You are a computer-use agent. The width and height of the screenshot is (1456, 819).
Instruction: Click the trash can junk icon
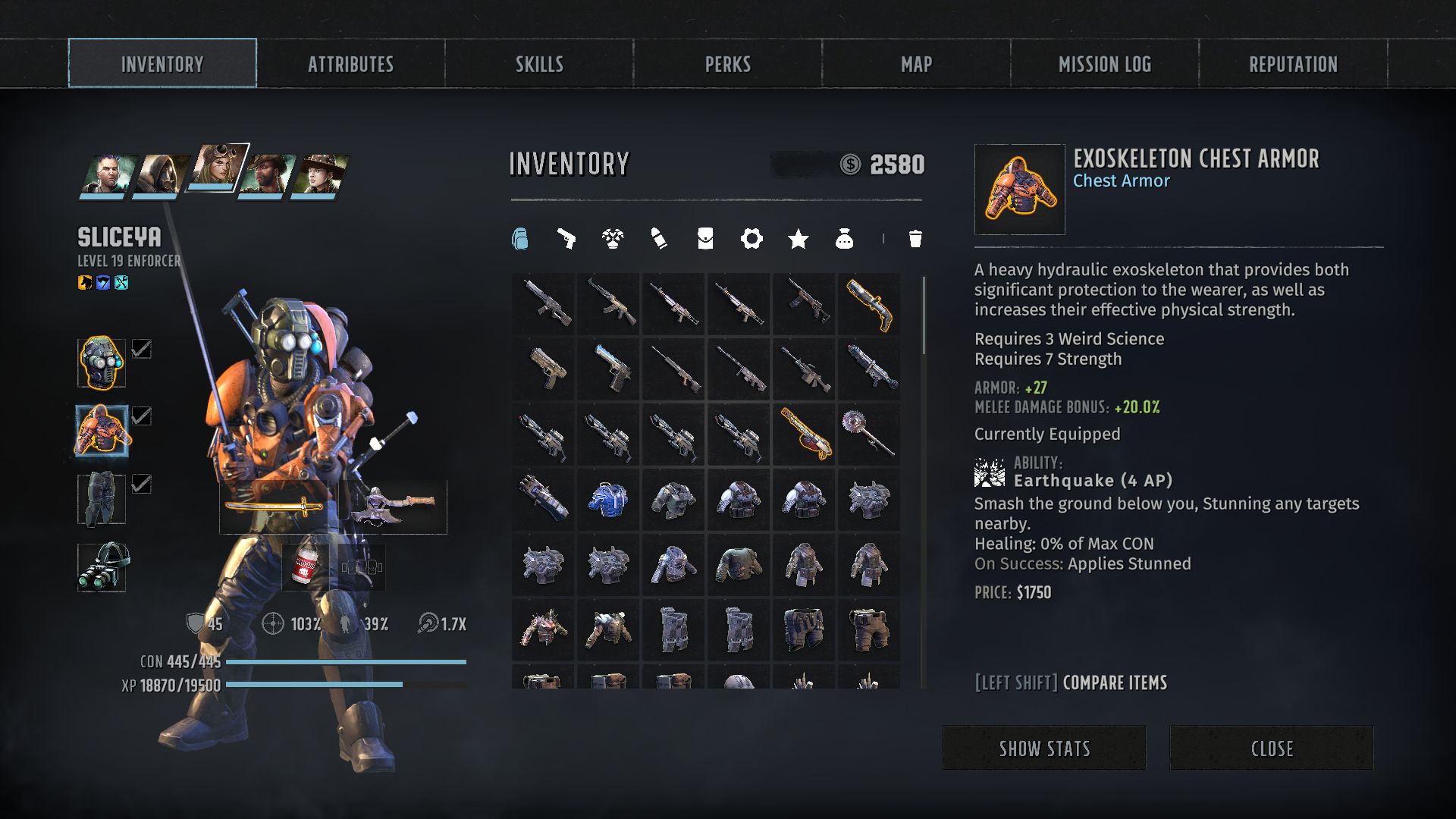915,239
